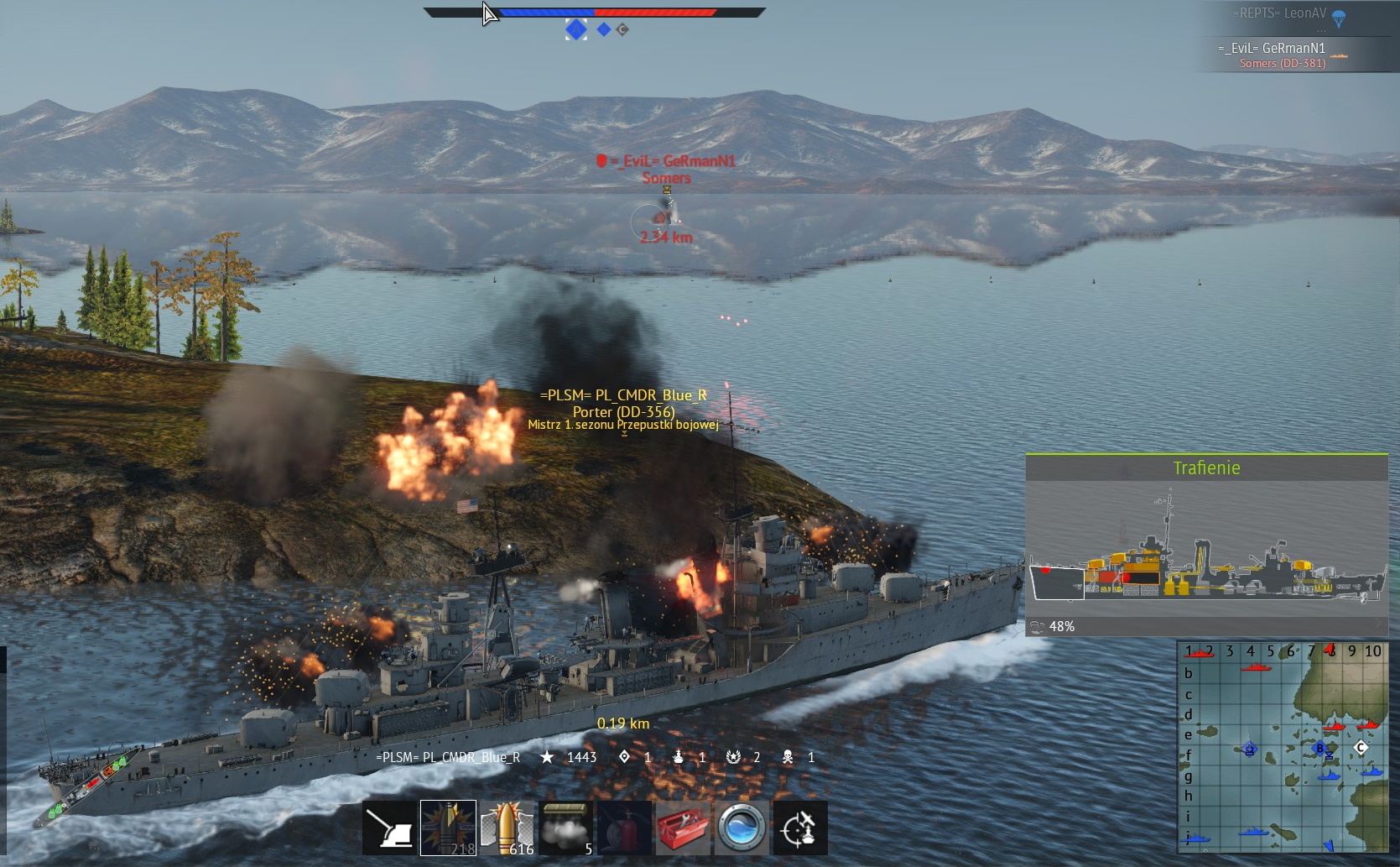Toggle the anti-air targeting mode icon
This screenshot has height=867, width=1400.
[800, 828]
